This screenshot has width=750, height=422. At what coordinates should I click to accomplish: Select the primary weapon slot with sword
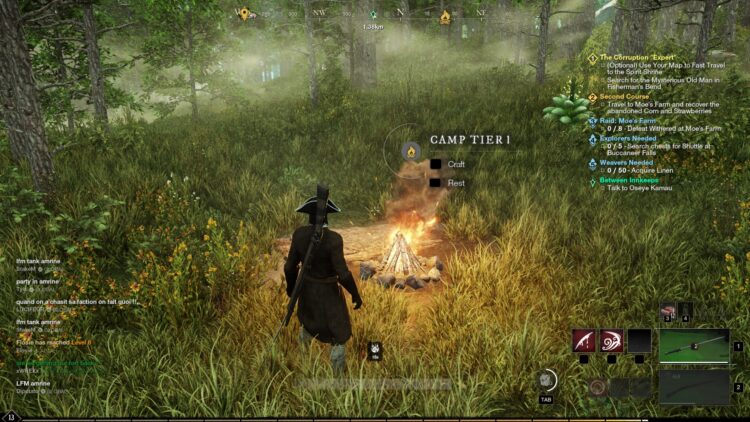(x=694, y=346)
